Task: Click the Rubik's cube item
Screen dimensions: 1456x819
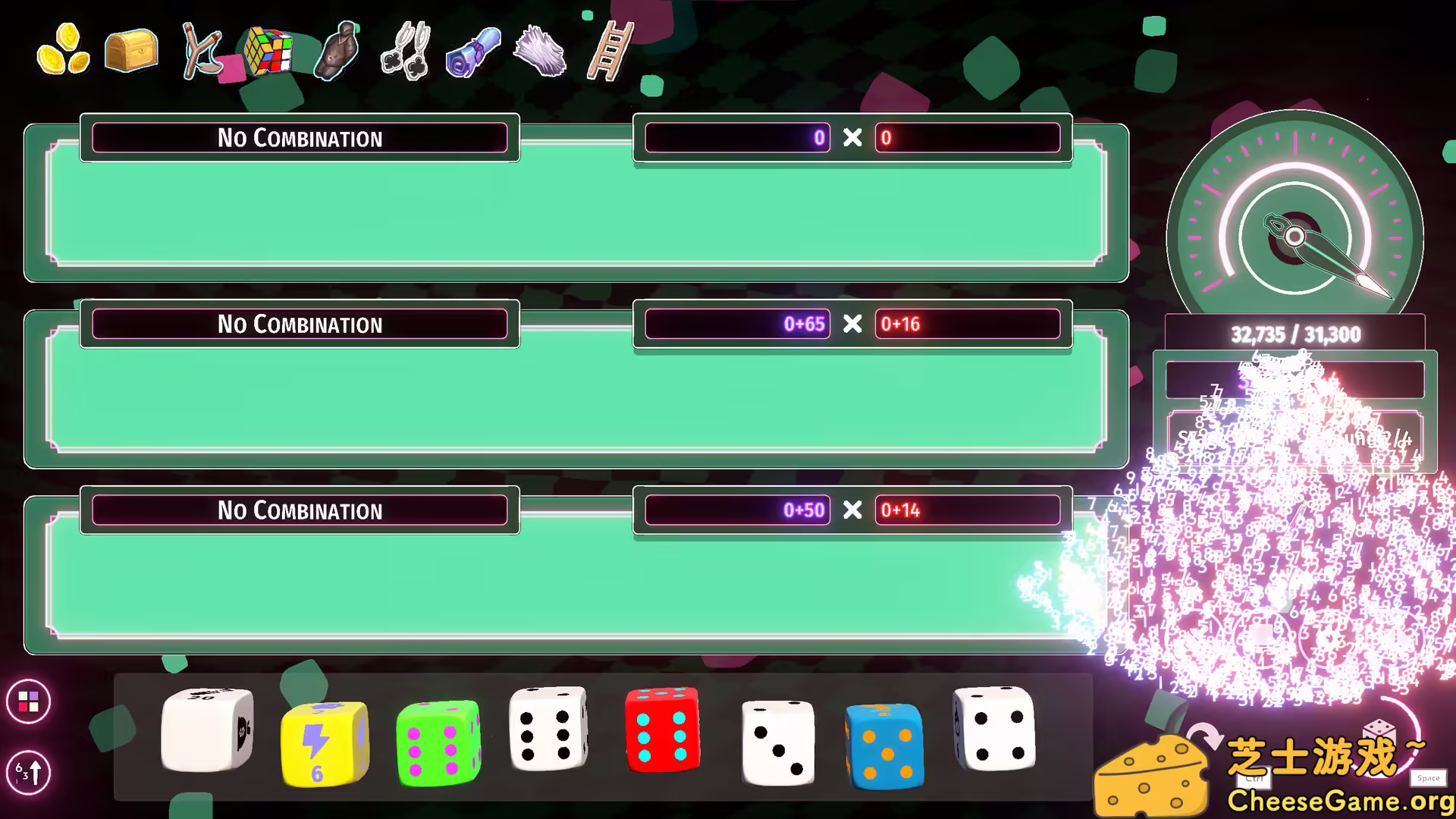Action: pos(269,52)
